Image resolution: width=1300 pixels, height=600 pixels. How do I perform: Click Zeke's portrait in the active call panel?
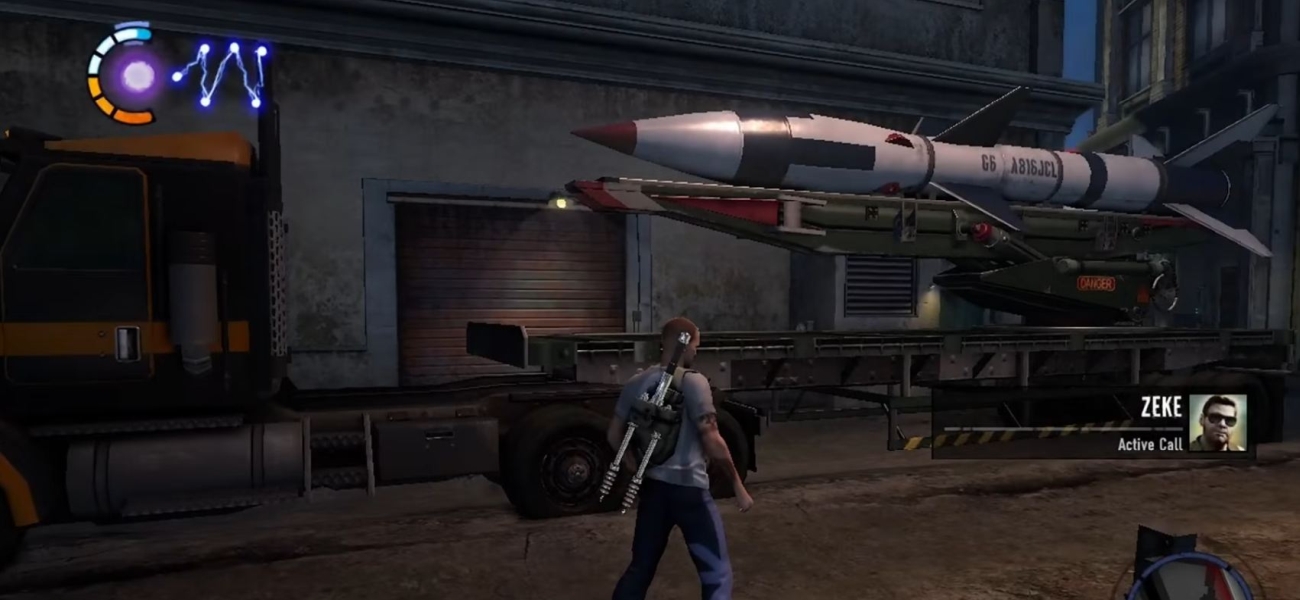point(1217,422)
